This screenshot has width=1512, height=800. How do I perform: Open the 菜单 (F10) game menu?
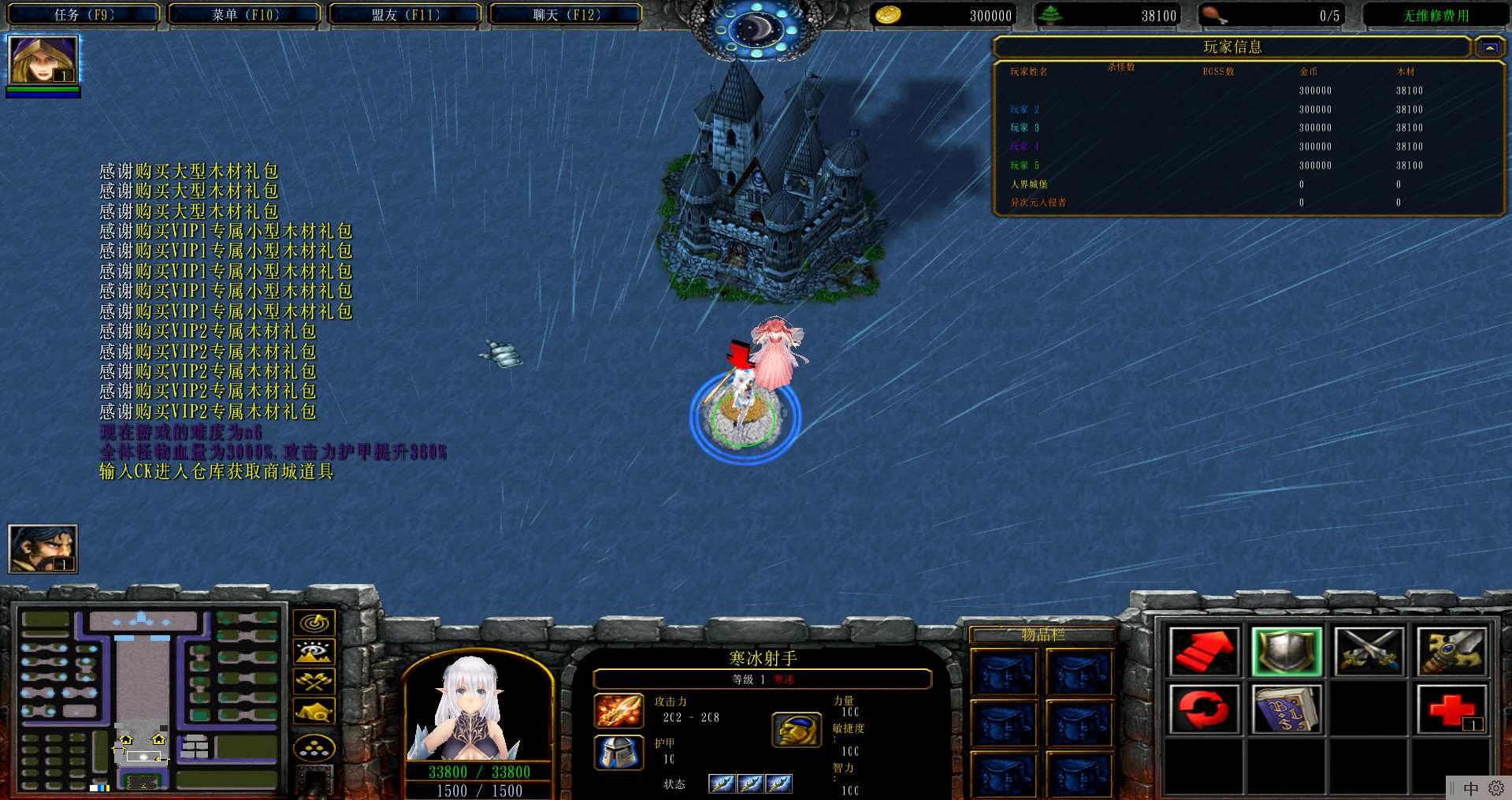click(x=244, y=14)
